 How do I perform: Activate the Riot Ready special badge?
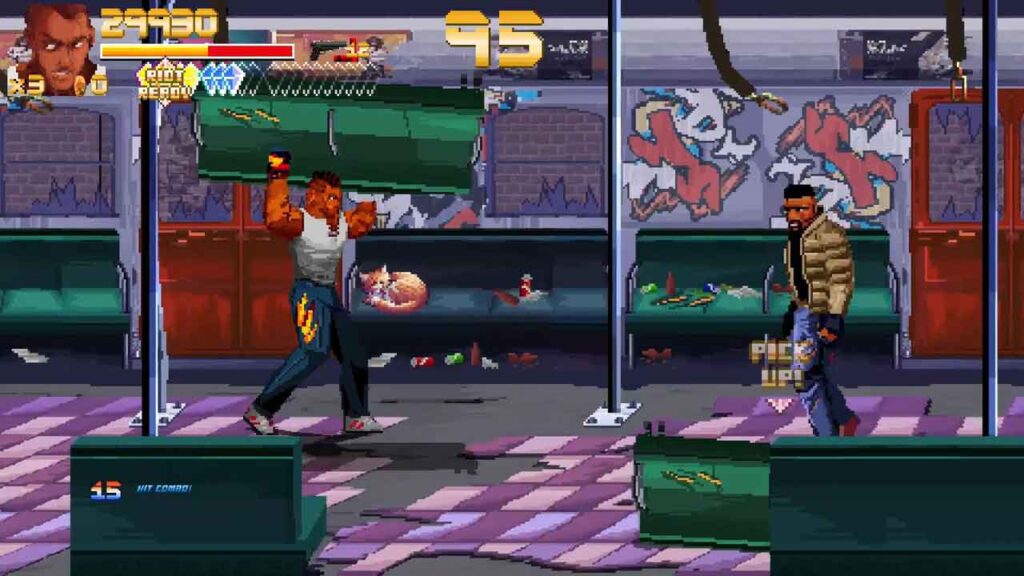click(166, 80)
